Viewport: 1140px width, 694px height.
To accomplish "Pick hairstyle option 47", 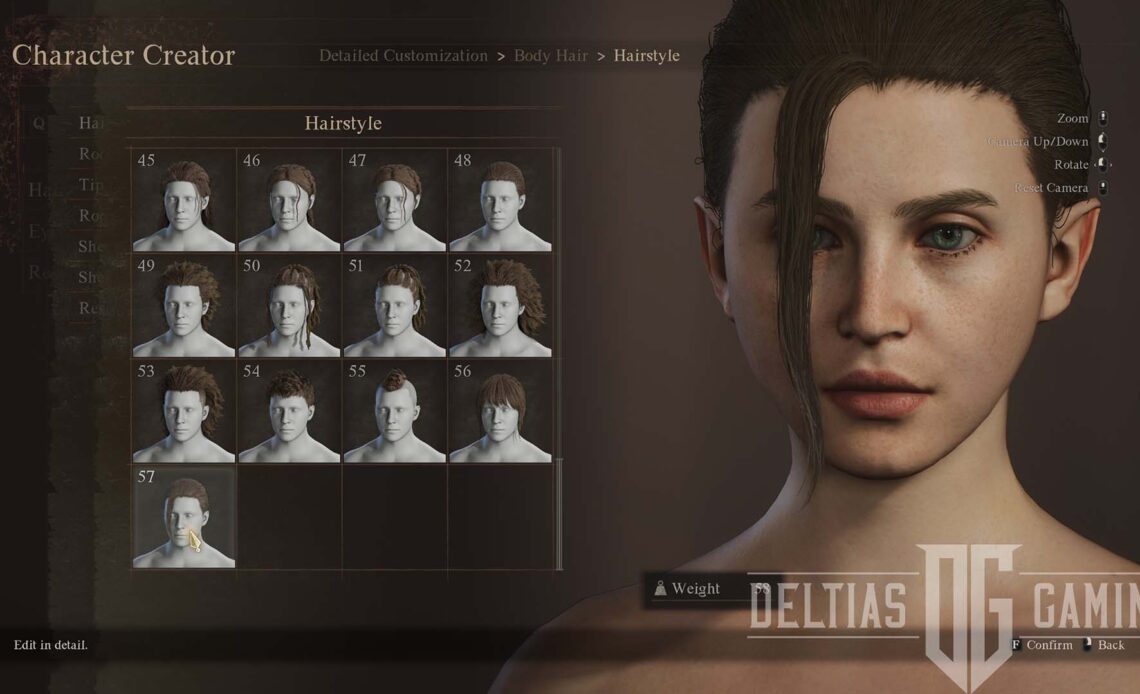I will (x=394, y=200).
